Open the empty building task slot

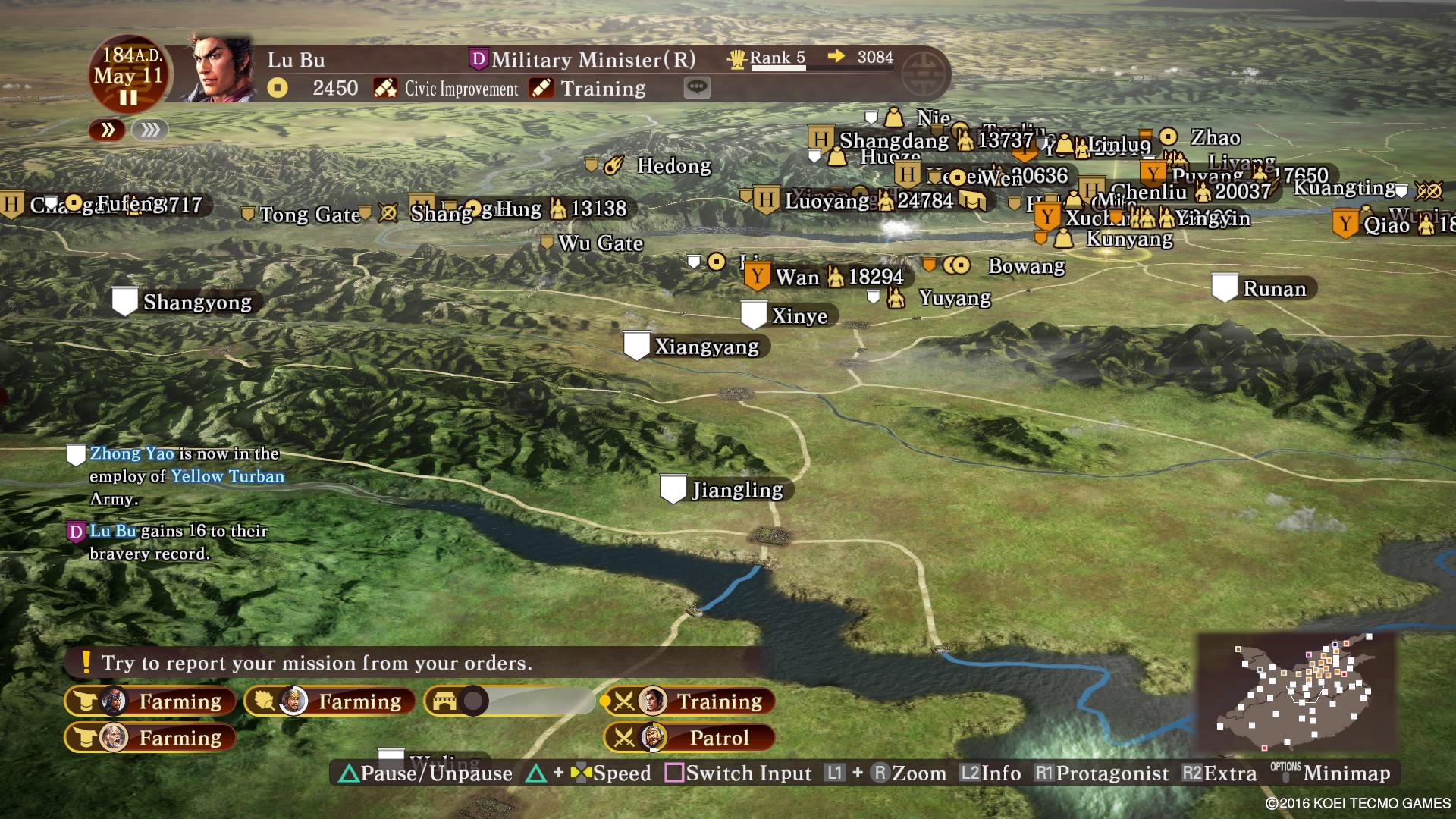pos(510,701)
